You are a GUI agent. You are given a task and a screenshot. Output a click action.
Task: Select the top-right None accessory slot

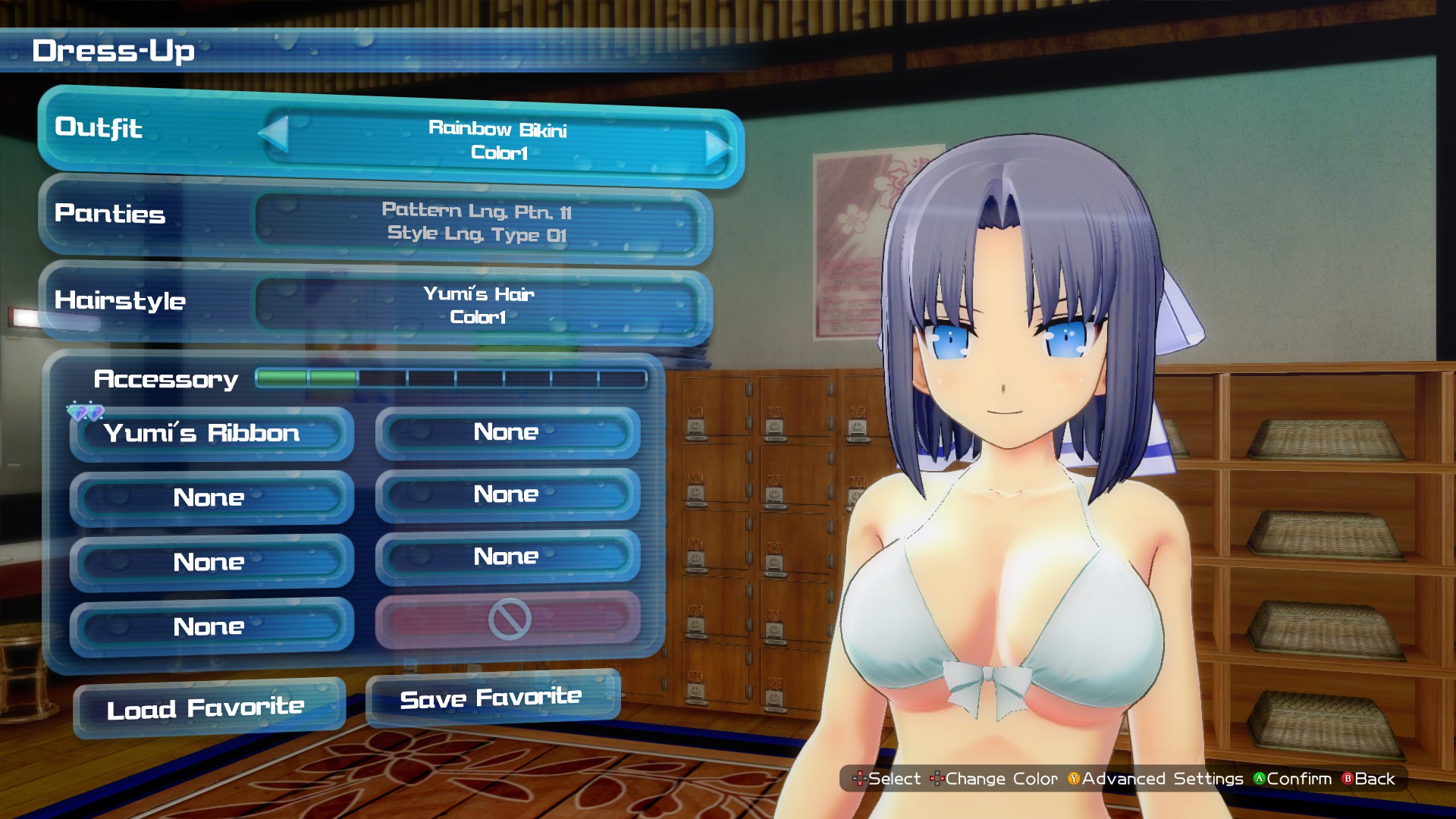506,431
